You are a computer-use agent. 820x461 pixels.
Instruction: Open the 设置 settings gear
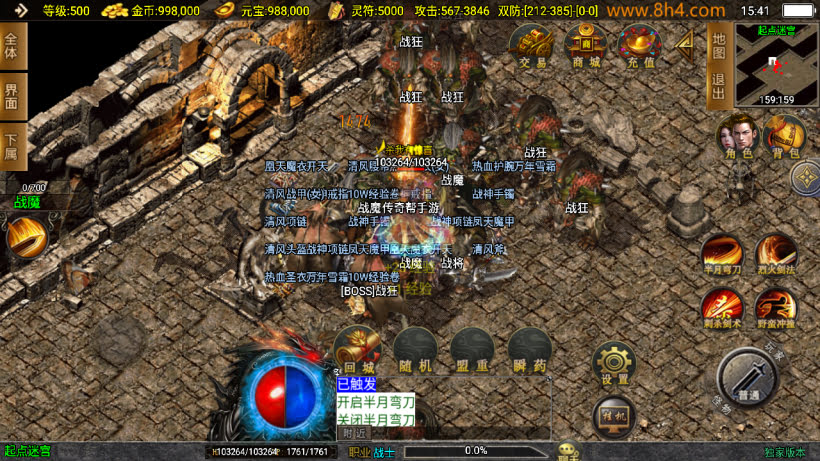pyautogui.click(x=614, y=365)
